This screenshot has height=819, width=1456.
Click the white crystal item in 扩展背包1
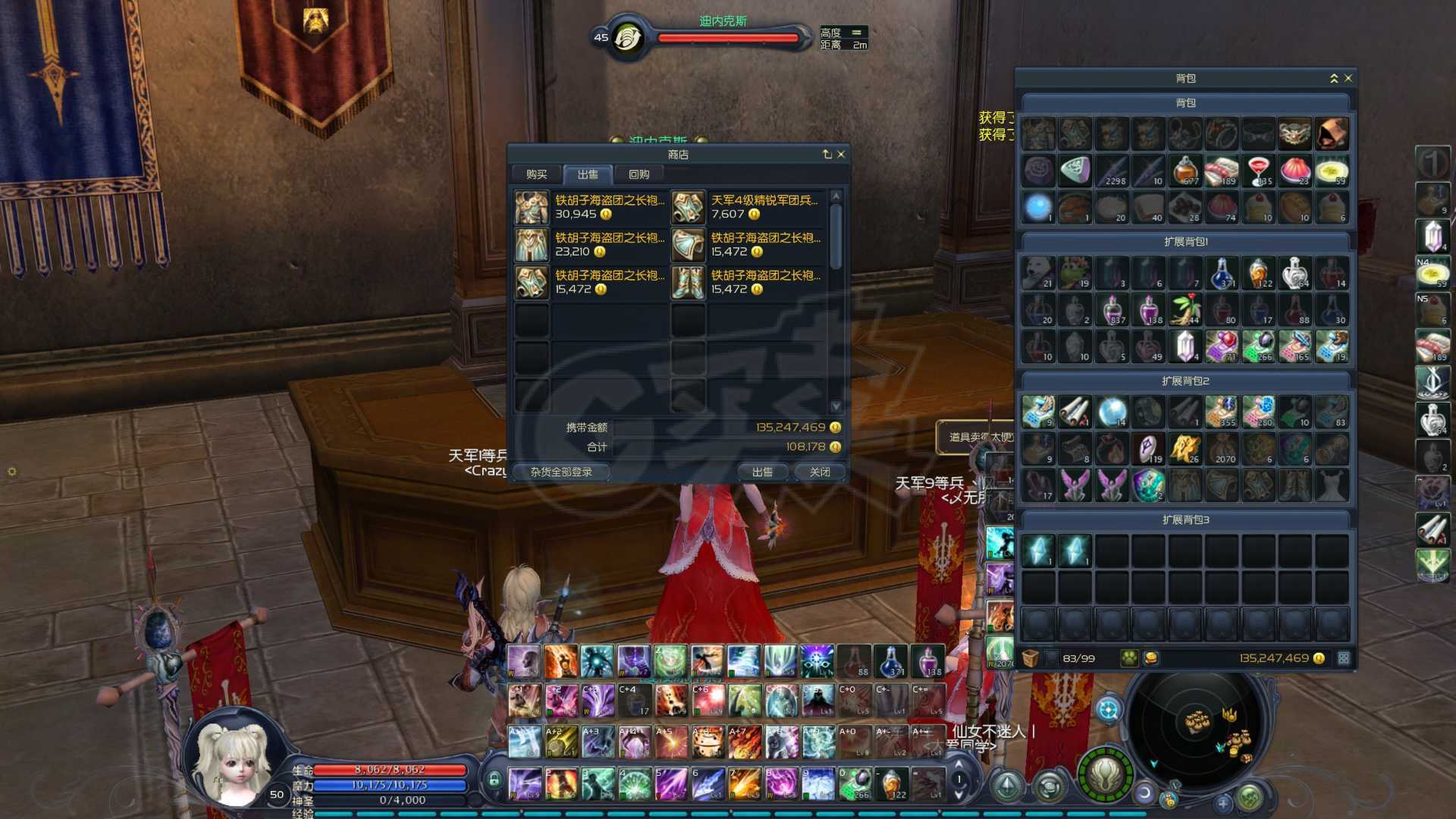point(1184,347)
